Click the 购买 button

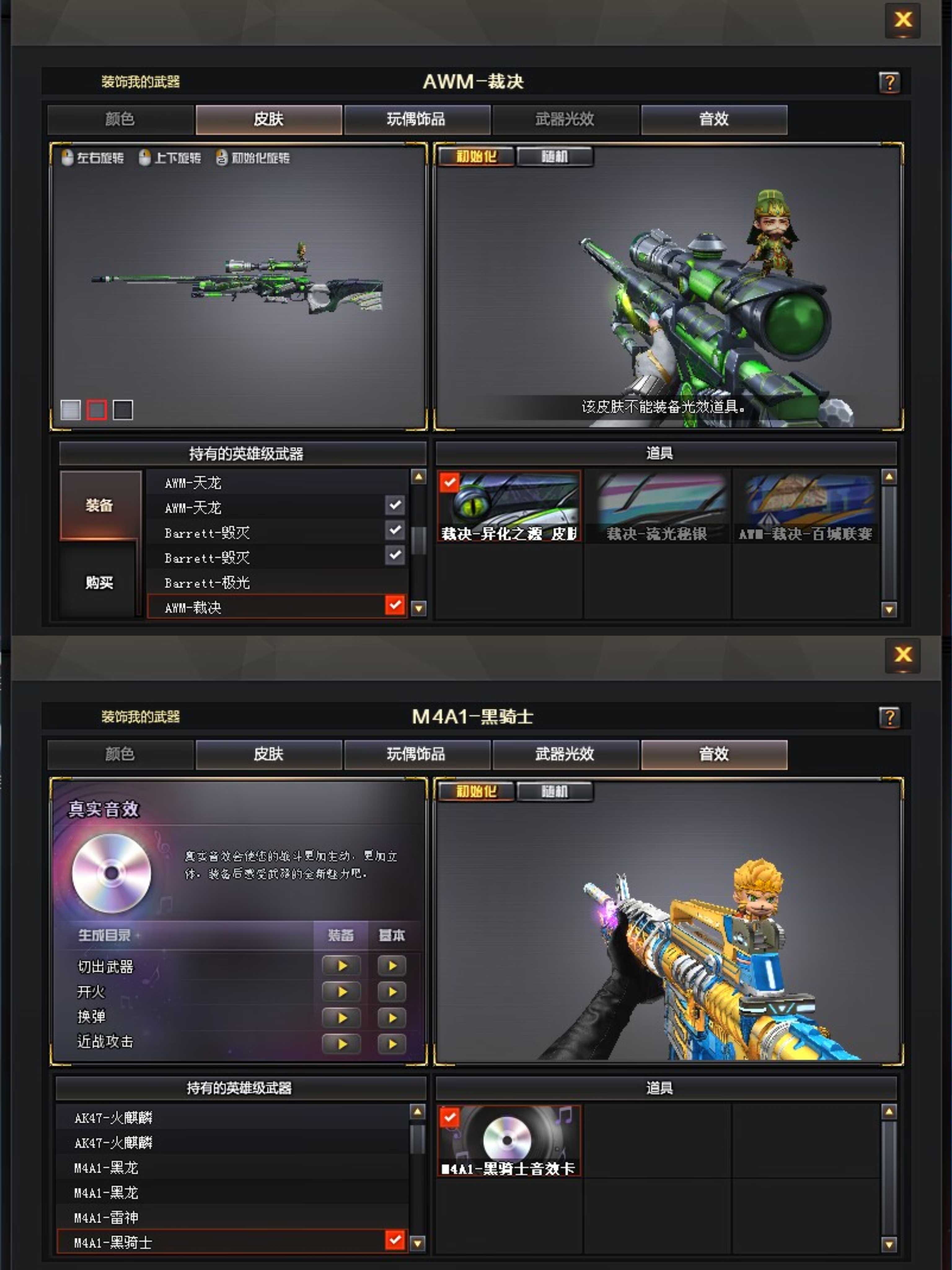pos(98,583)
